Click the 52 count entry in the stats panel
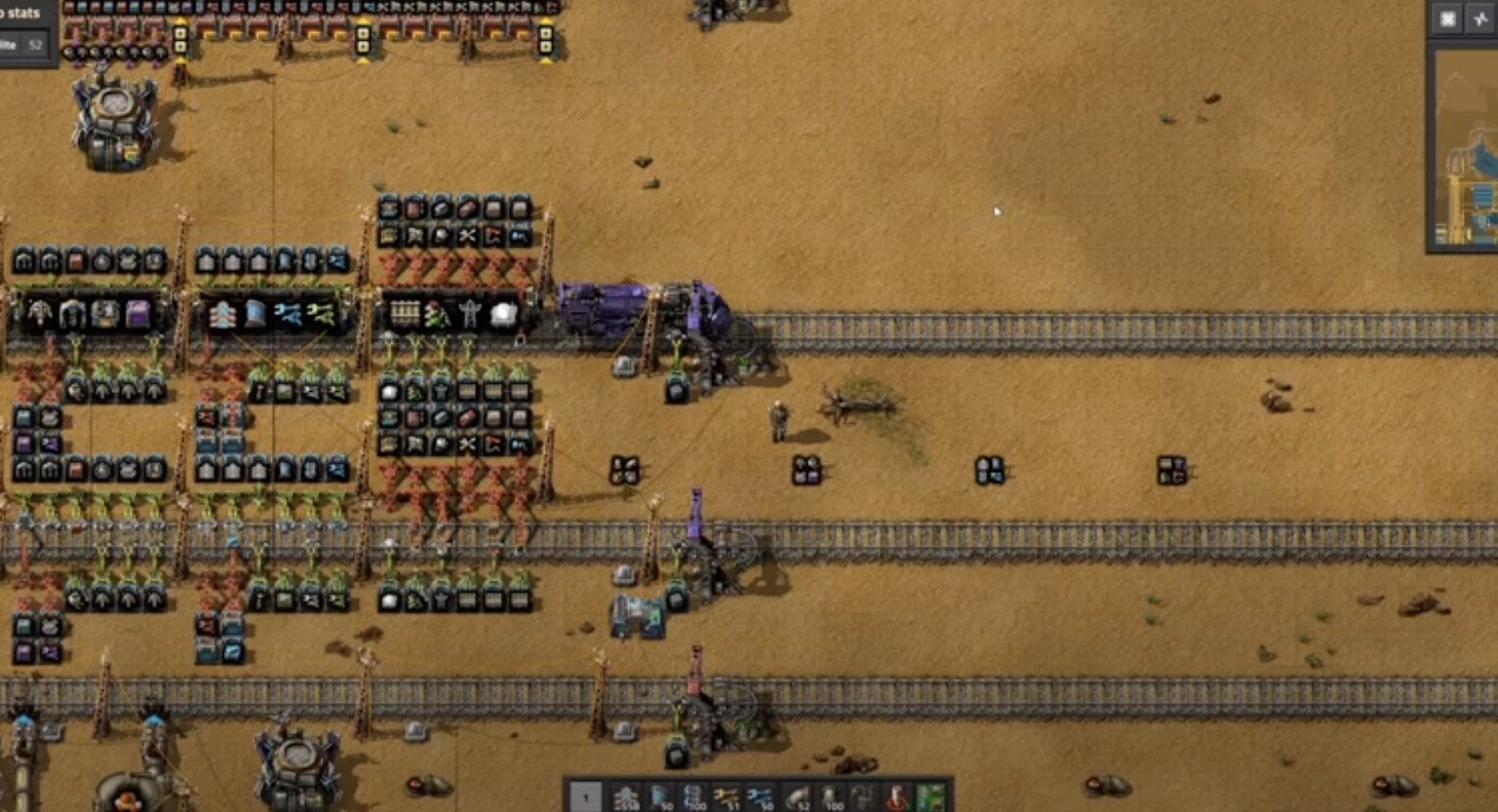 pos(35,44)
